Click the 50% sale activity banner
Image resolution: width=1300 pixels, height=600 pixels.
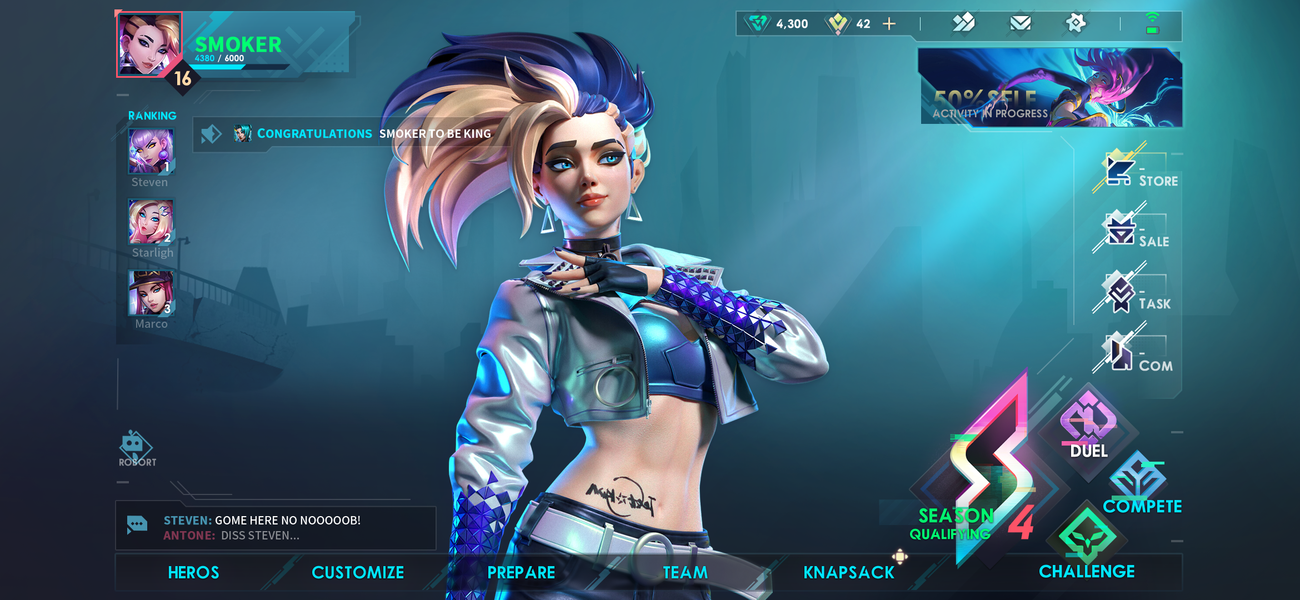click(x=1050, y=88)
